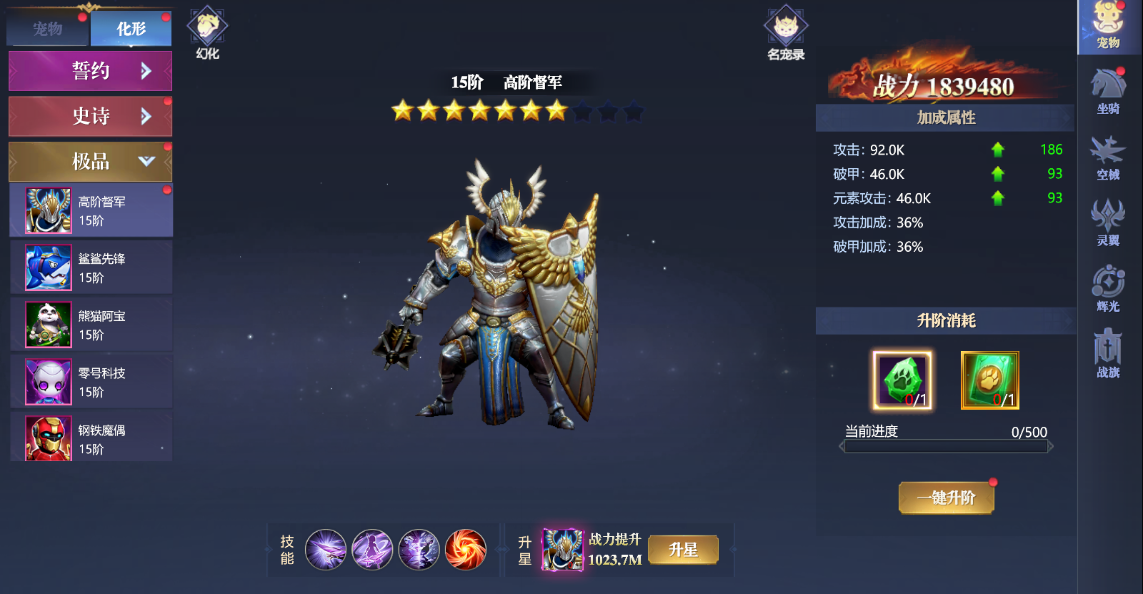Switch to the 宠物 tab
This screenshot has width=1143, height=594.
(48, 29)
